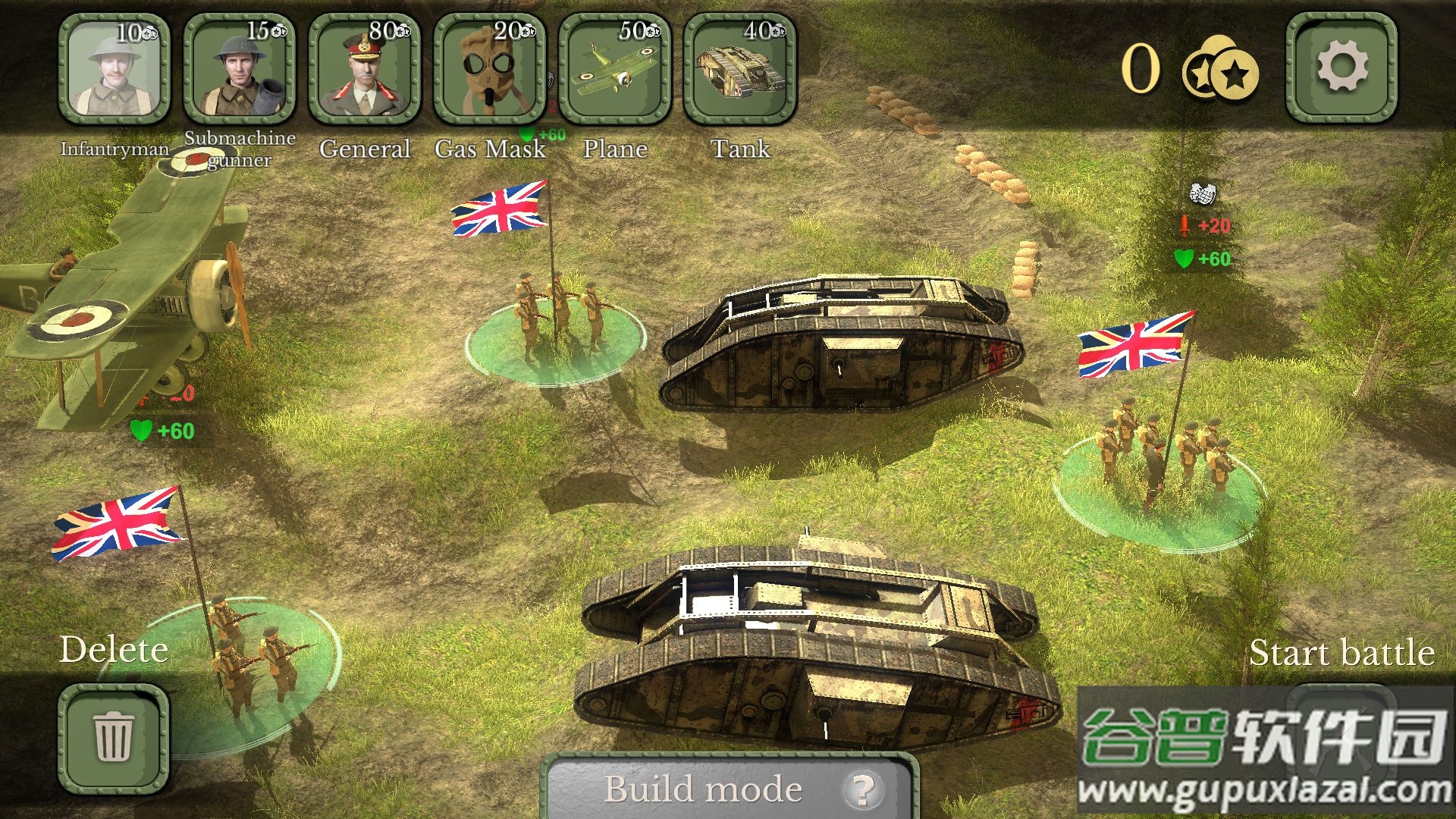Choose the Plane unit card

[614, 70]
